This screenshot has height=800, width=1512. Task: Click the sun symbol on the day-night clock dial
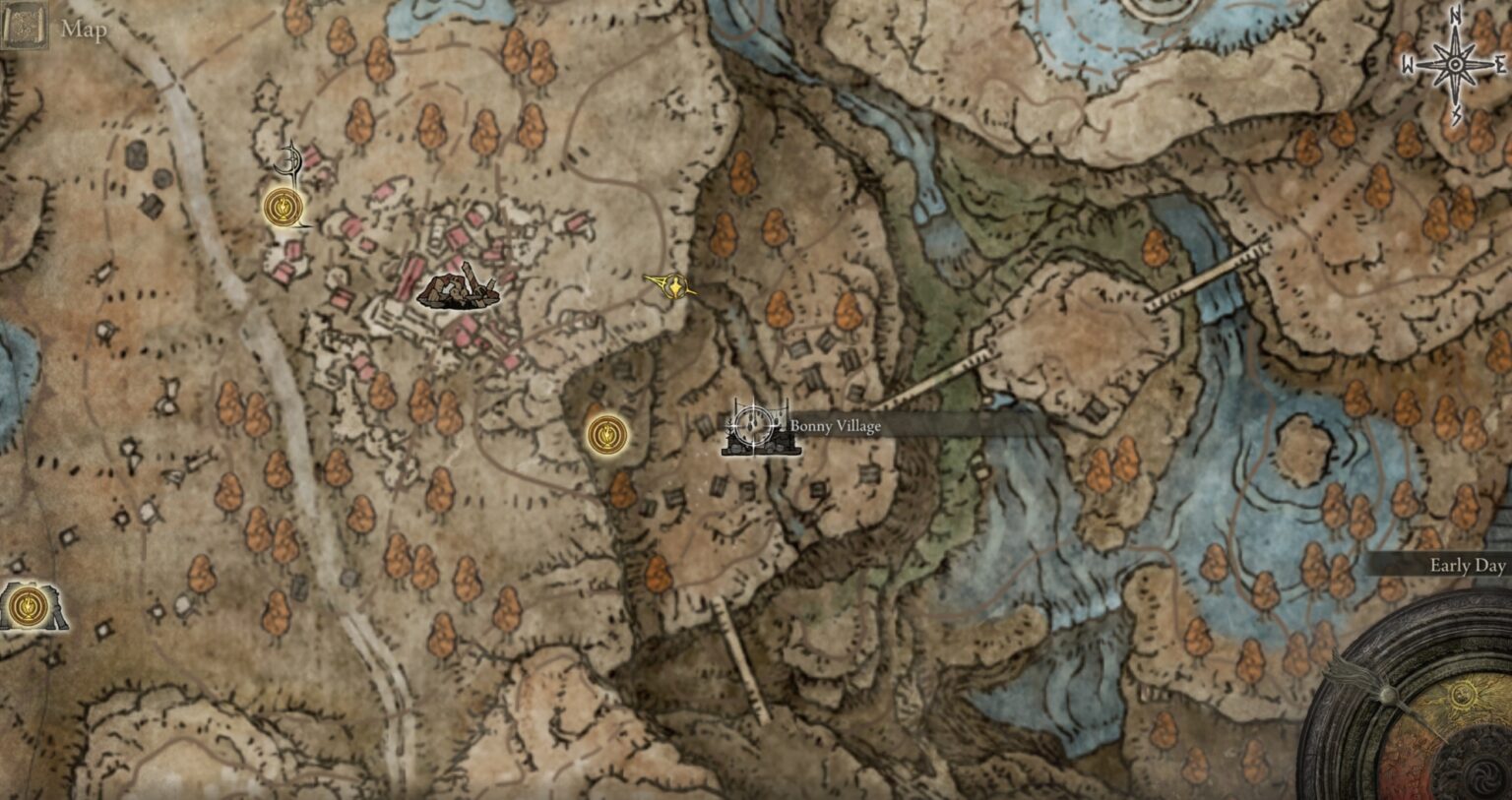(1461, 696)
